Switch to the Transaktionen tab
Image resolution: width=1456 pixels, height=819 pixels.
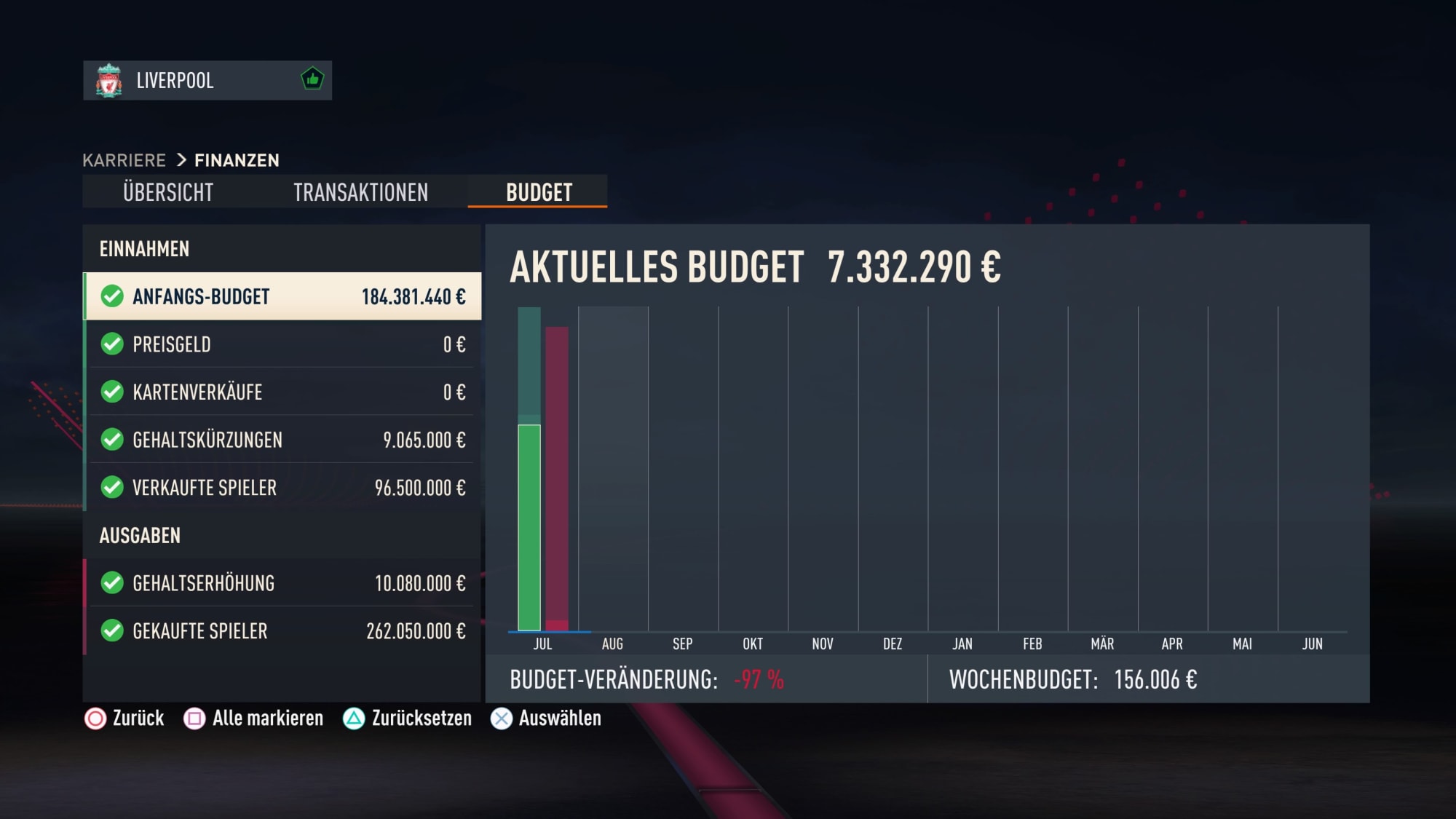coord(361,192)
